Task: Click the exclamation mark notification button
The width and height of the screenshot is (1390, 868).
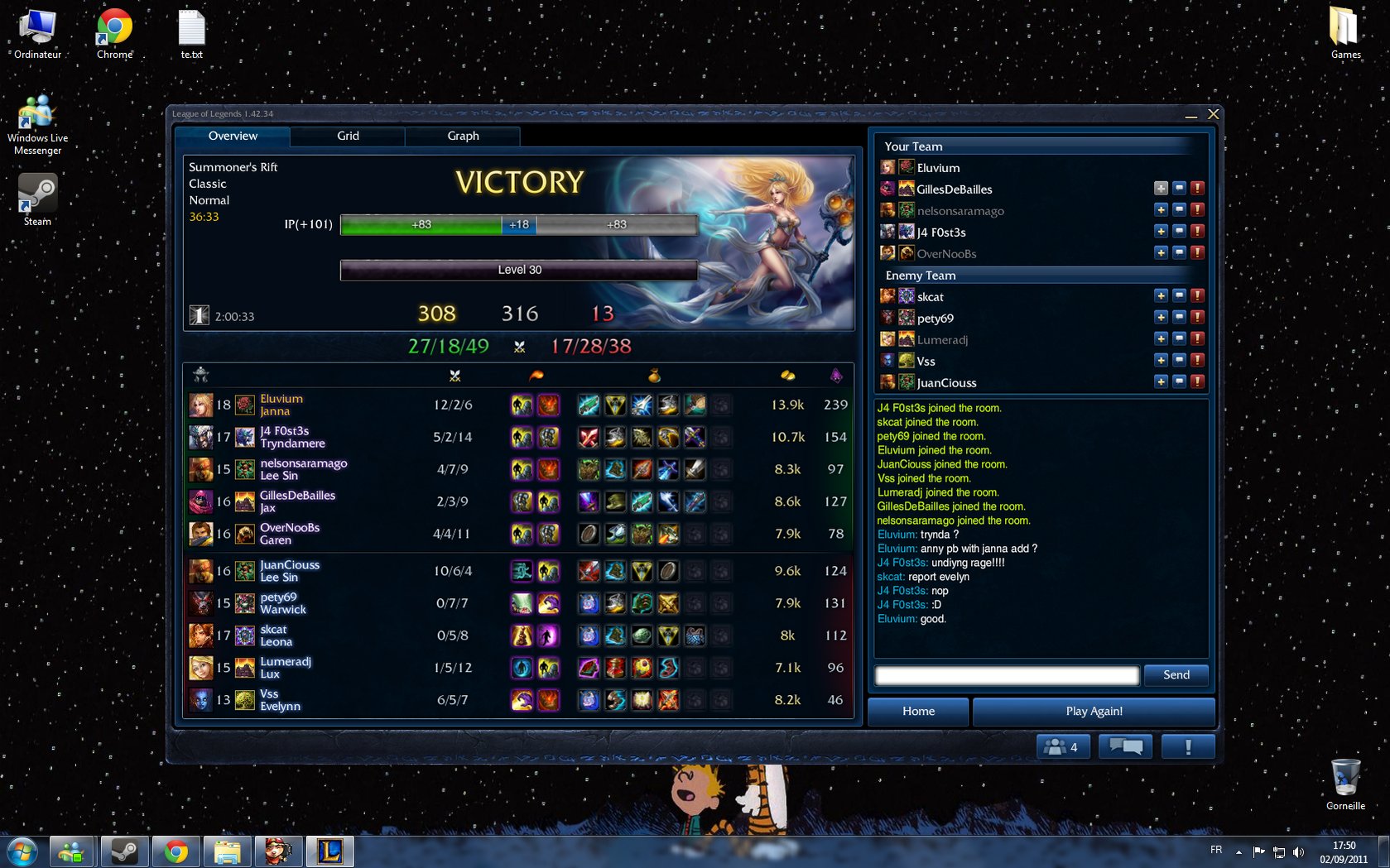Action: pos(1188,746)
